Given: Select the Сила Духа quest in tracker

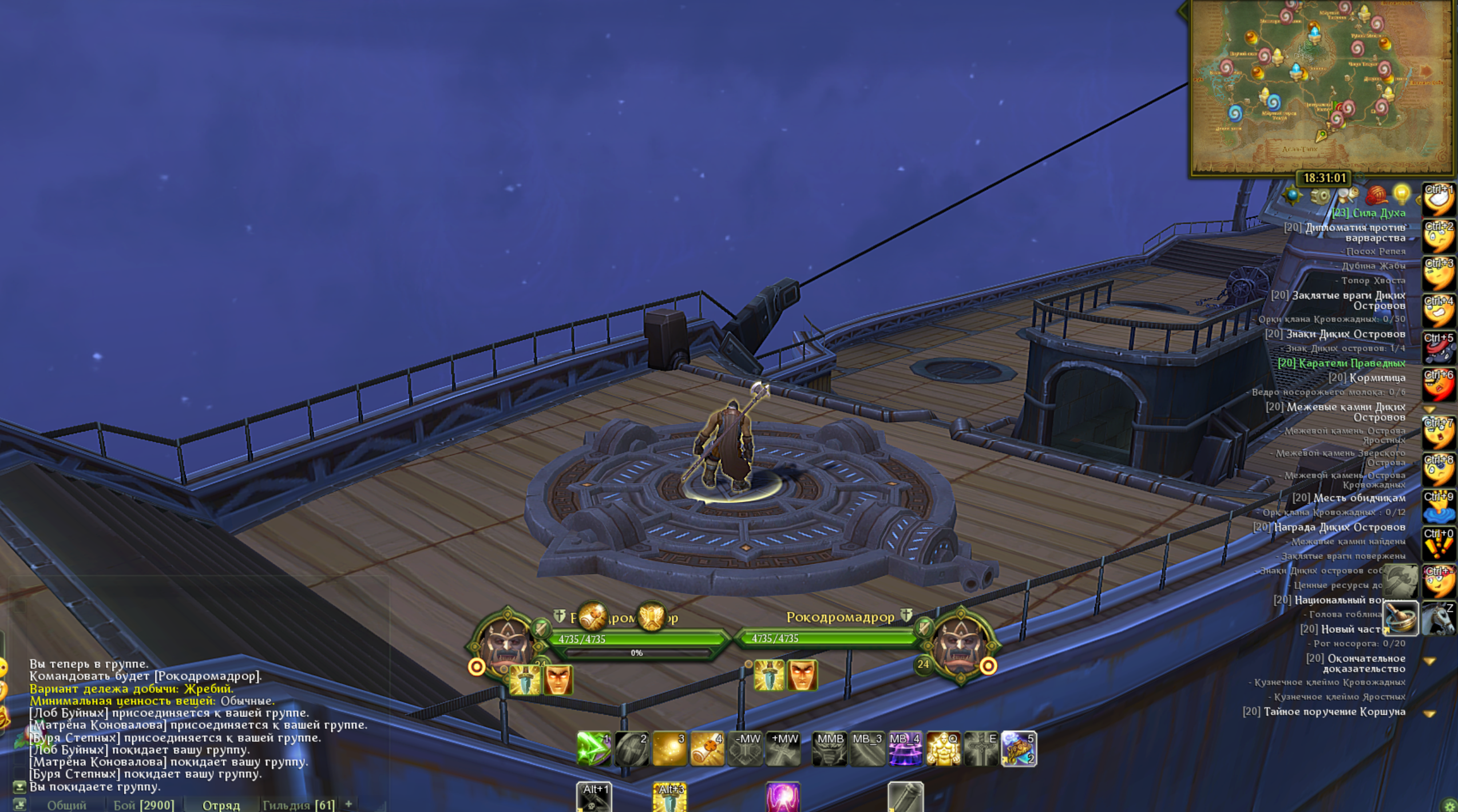Looking at the screenshot, I should point(1368,213).
